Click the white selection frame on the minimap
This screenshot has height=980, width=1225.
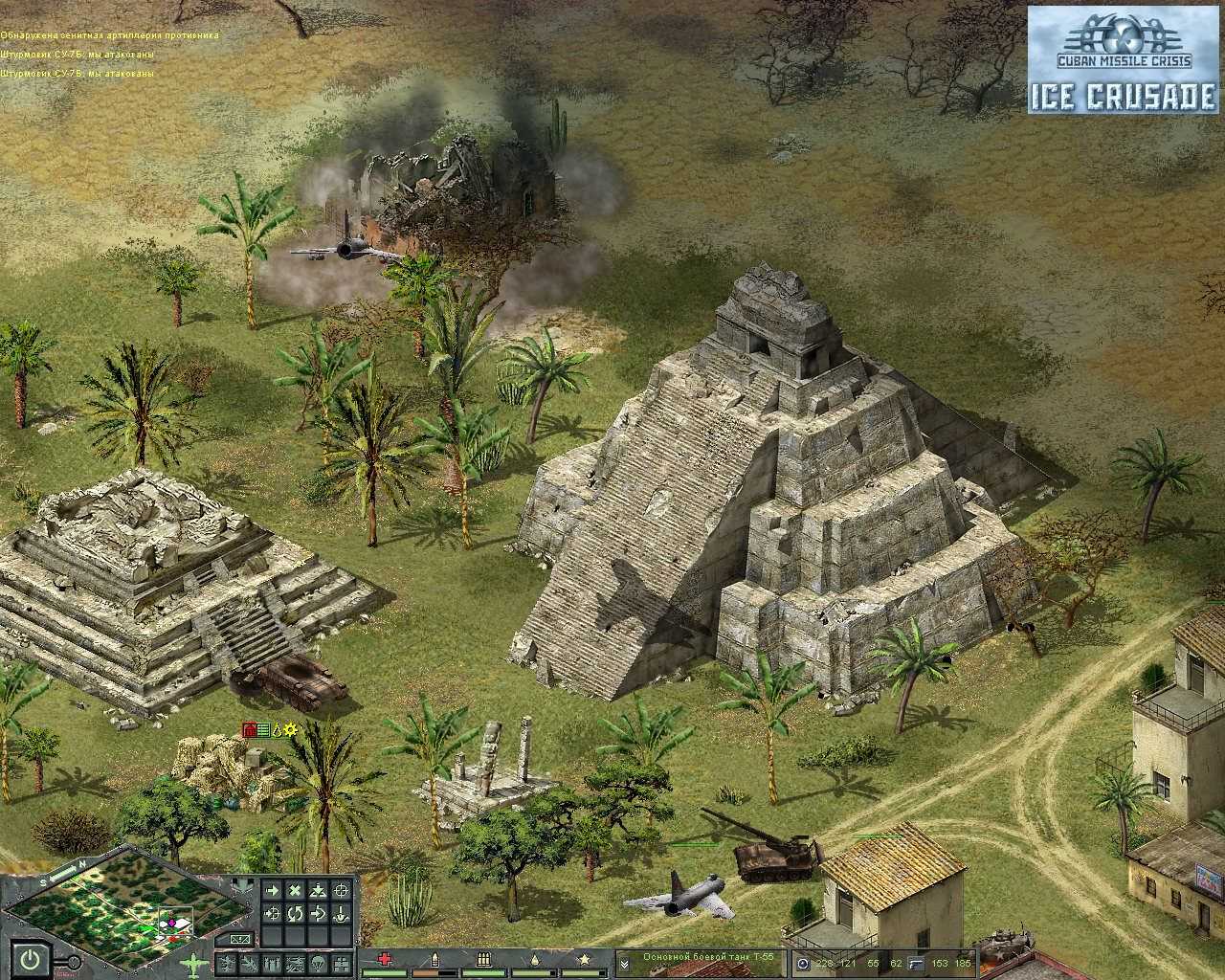175,921
